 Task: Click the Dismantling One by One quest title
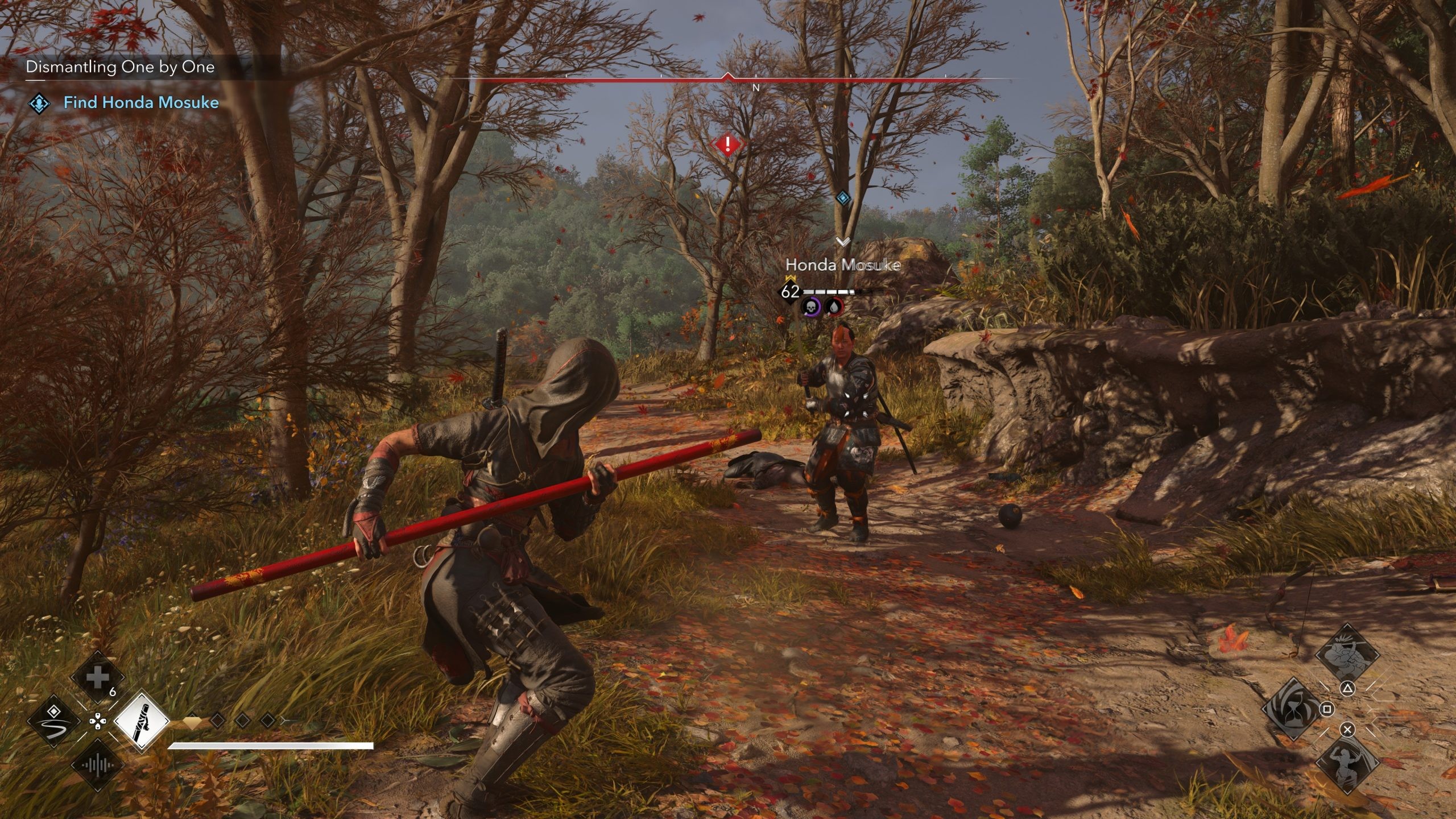pos(120,67)
